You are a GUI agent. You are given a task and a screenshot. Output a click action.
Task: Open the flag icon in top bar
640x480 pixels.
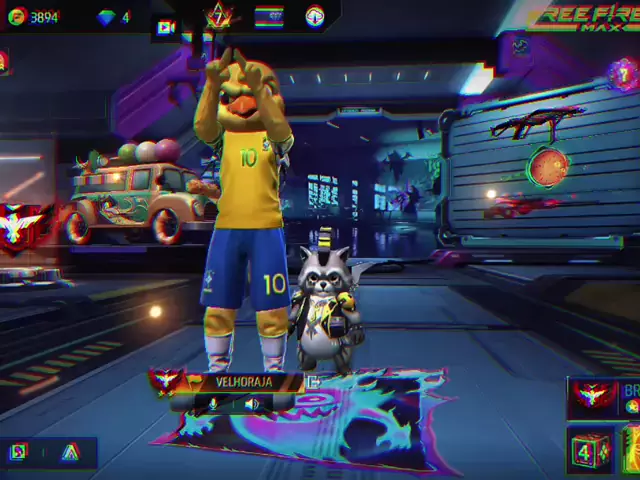click(x=268, y=16)
